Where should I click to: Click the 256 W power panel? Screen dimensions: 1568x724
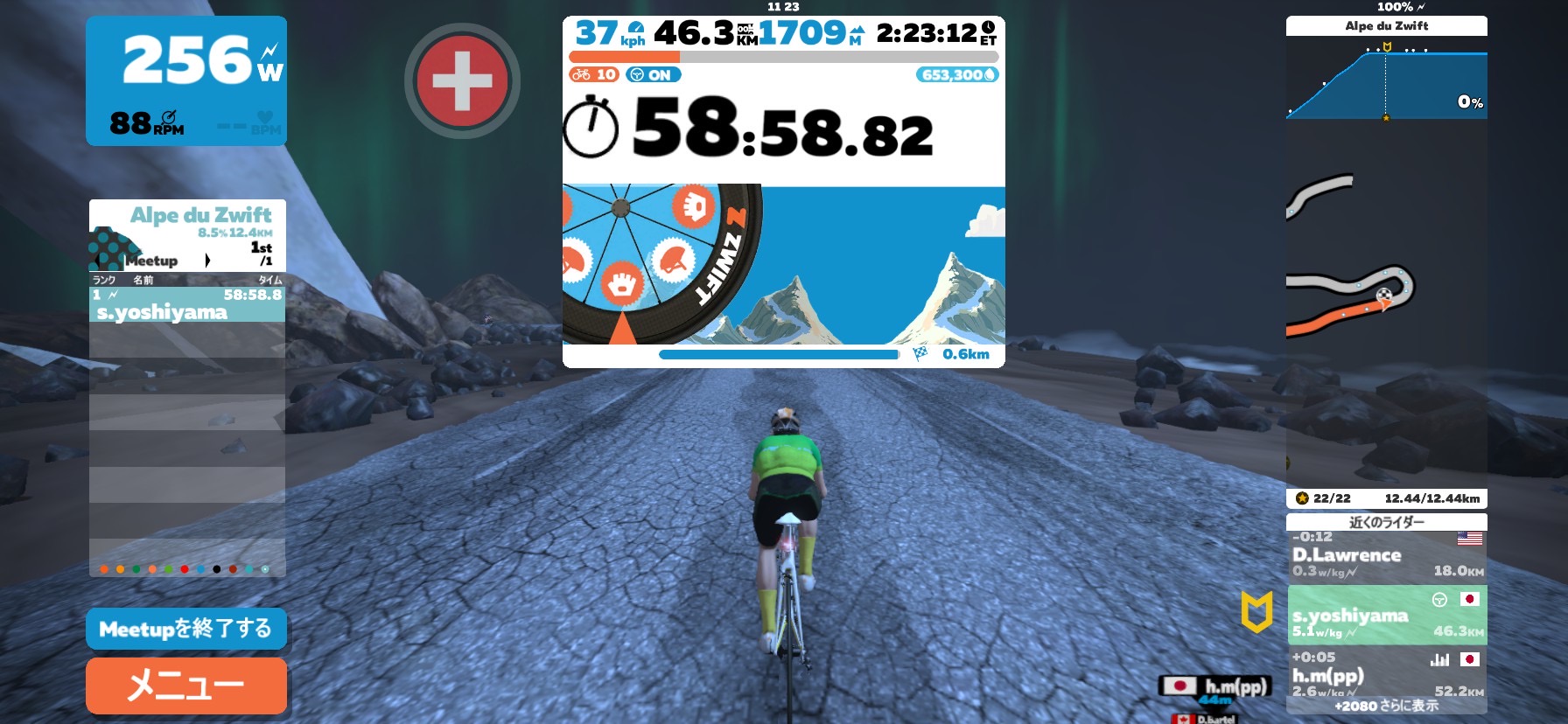tap(186, 80)
